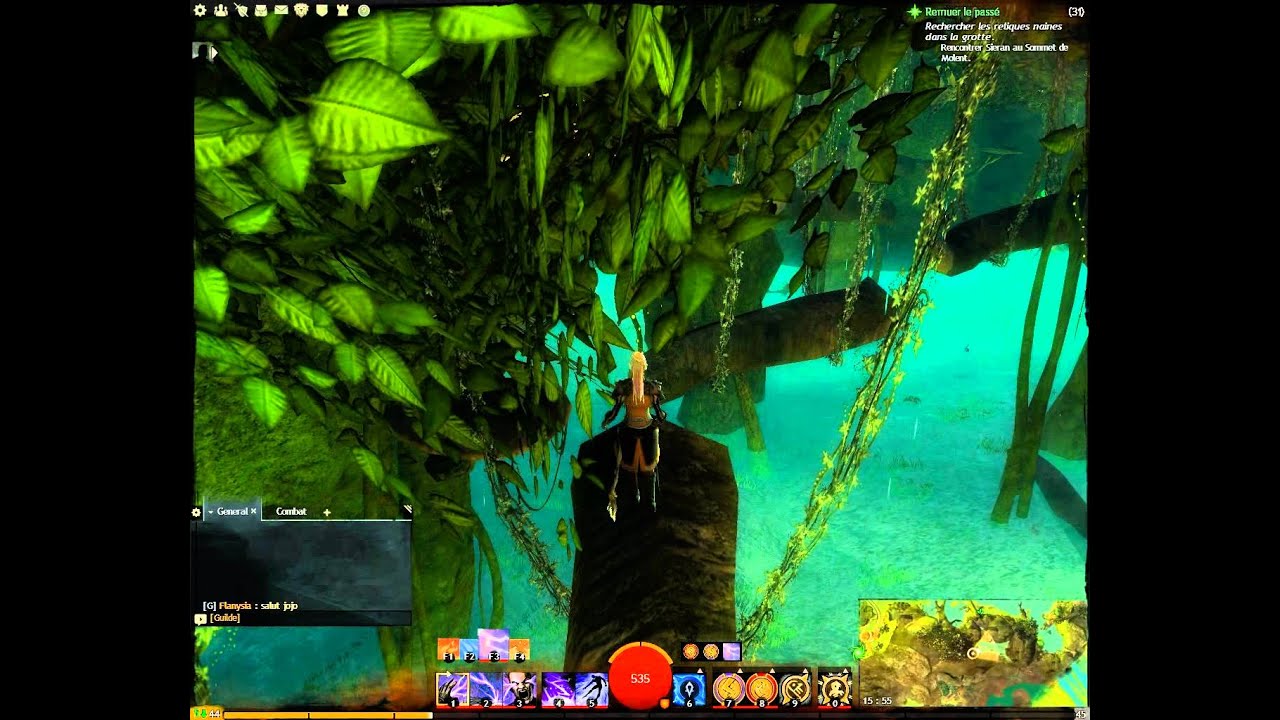Open the guild shield panel
This screenshot has width=1280, height=720.
pyautogui.click(x=322, y=10)
